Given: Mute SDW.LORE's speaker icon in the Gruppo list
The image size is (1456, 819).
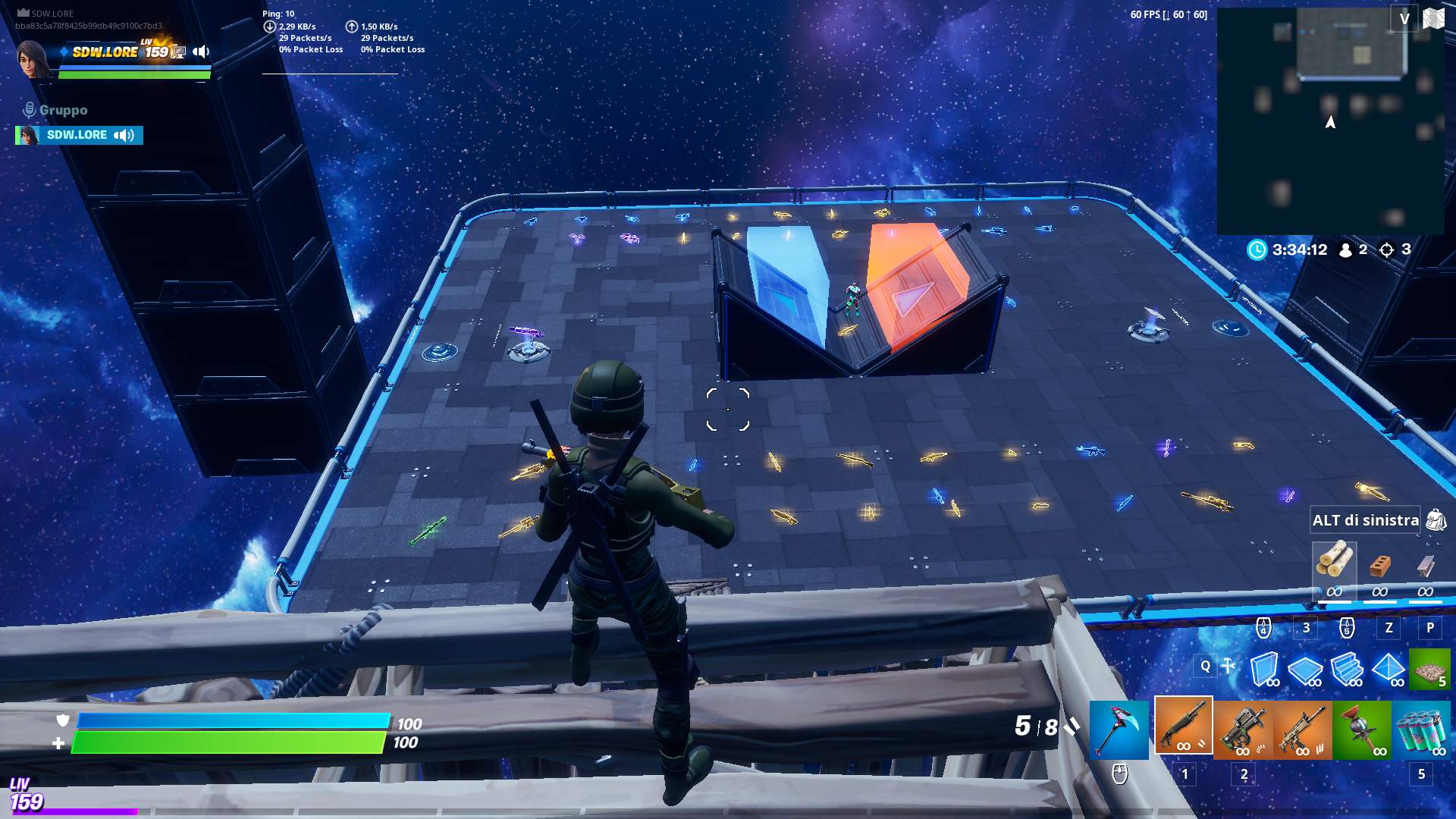Looking at the screenshot, I should 122,135.
